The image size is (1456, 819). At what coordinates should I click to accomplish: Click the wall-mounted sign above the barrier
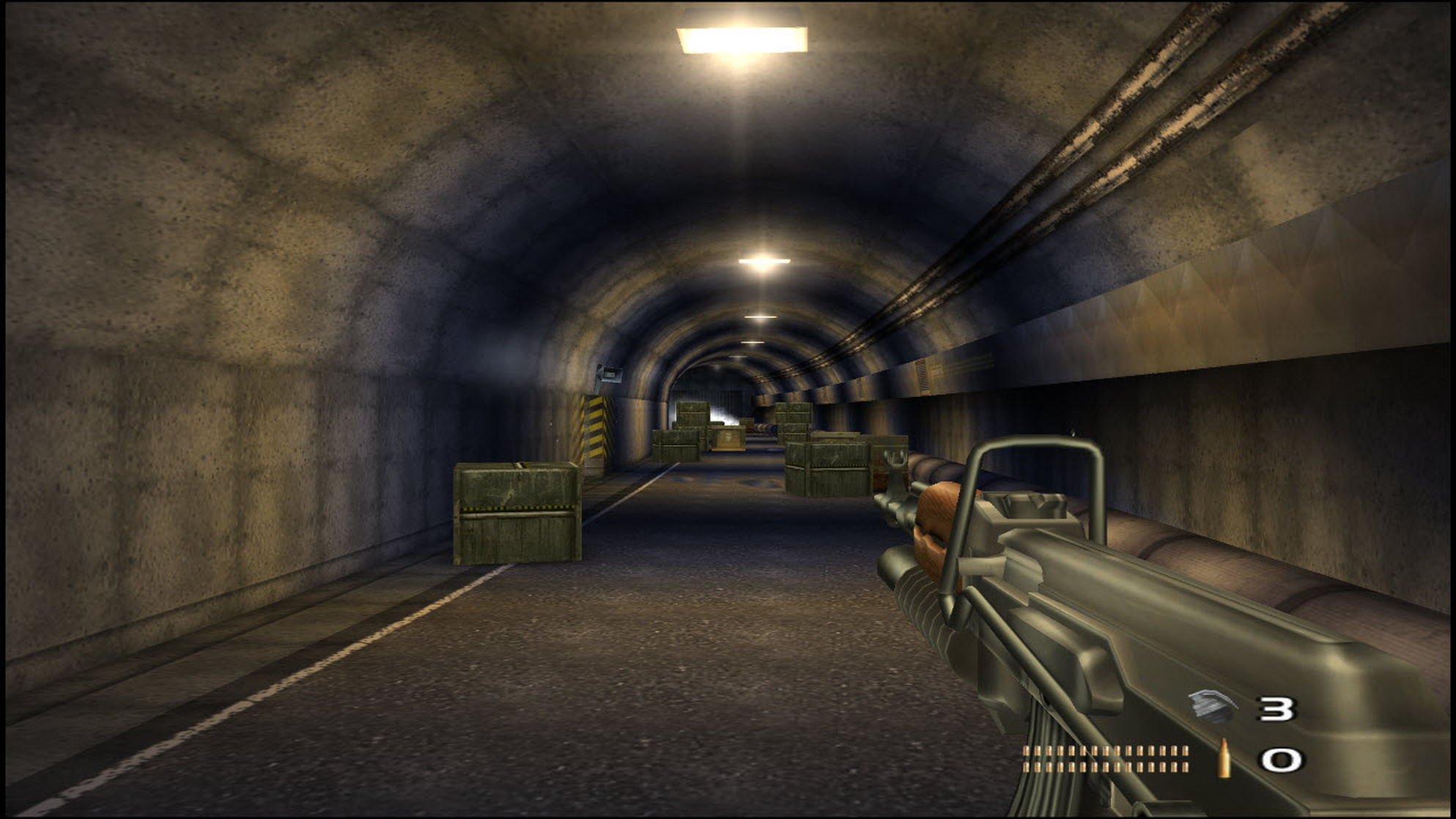point(611,375)
